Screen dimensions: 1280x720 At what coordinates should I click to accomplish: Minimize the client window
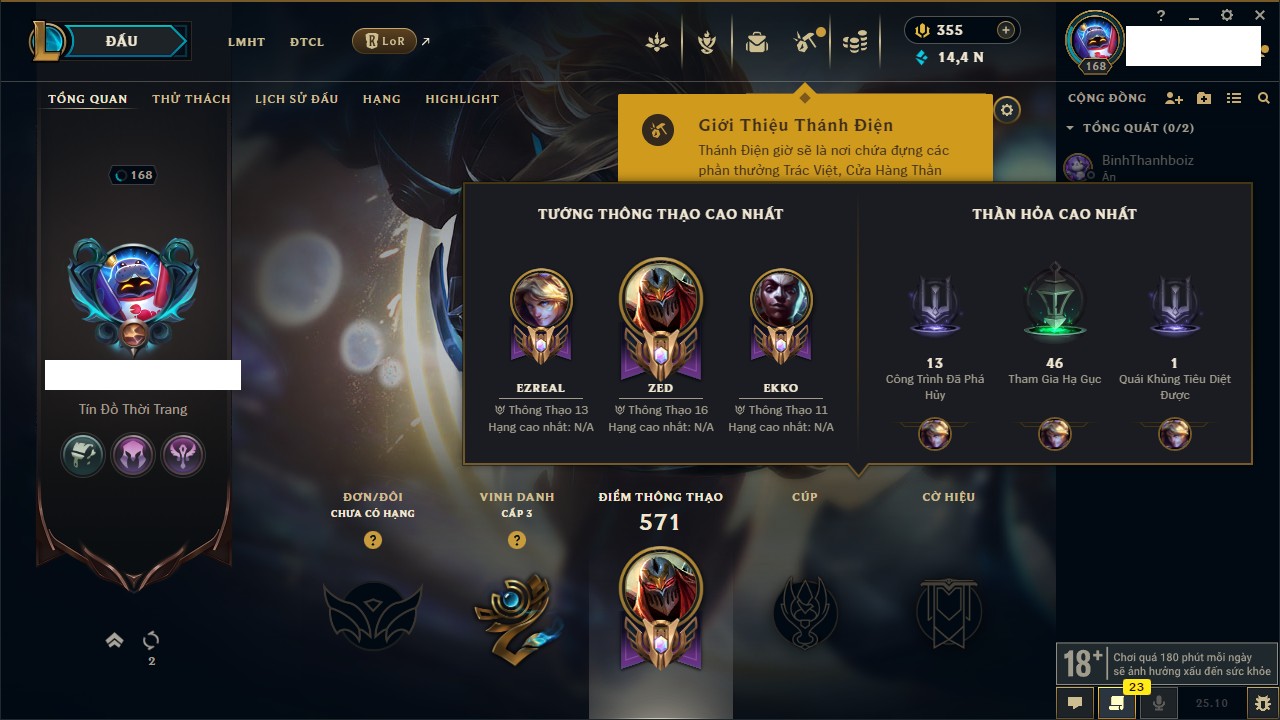(x=1194, y=16)
